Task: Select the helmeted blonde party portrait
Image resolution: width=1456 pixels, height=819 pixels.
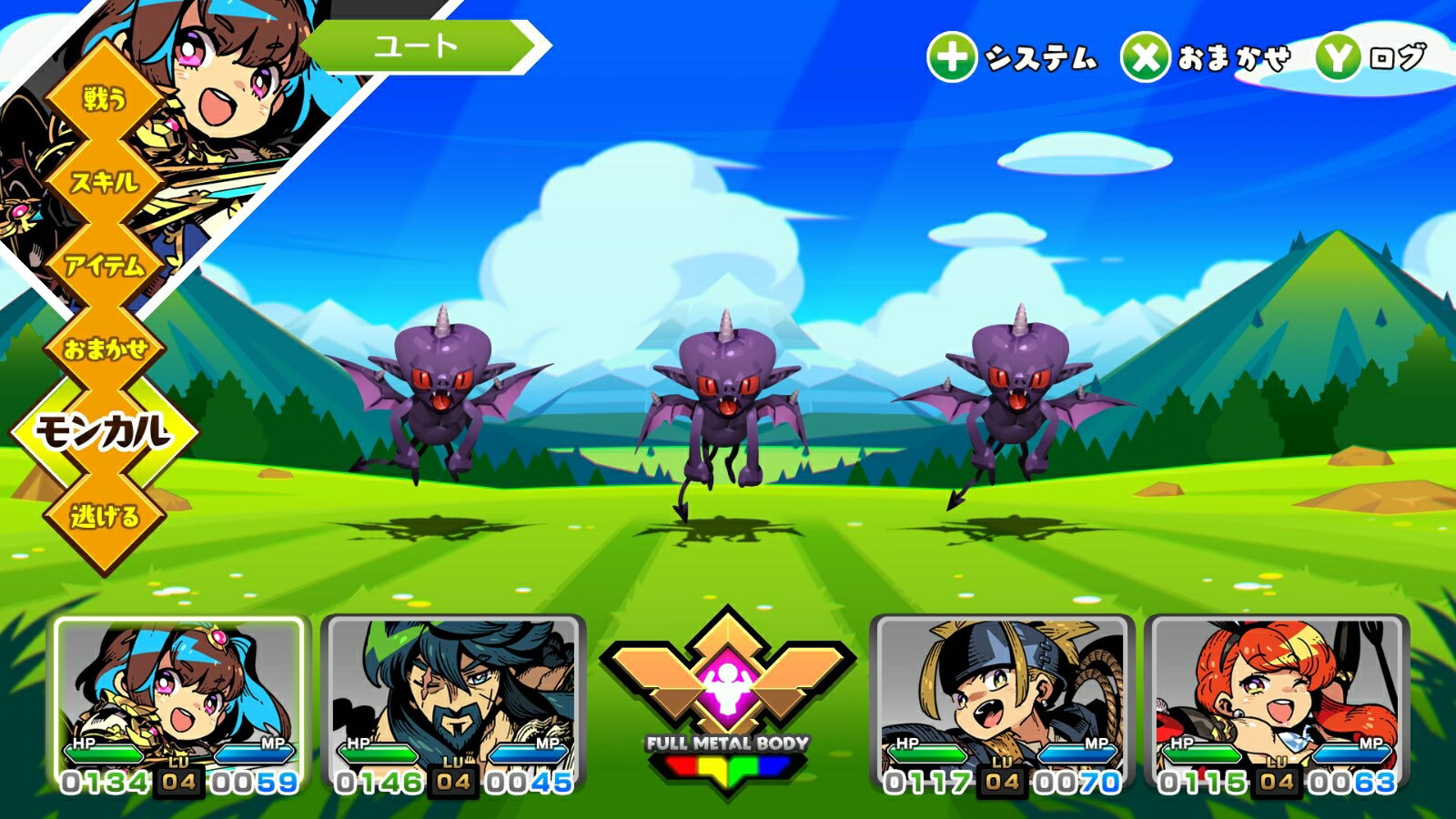Action: click(x=1002, y=703)
